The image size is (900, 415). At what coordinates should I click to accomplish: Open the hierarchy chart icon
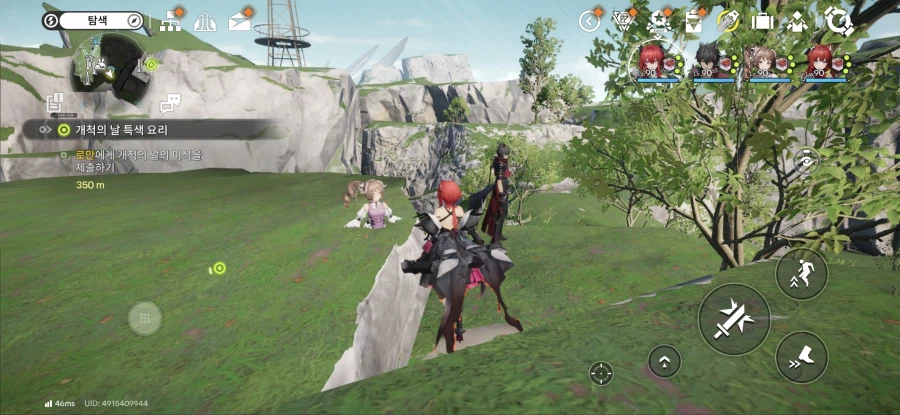[170, 22]
